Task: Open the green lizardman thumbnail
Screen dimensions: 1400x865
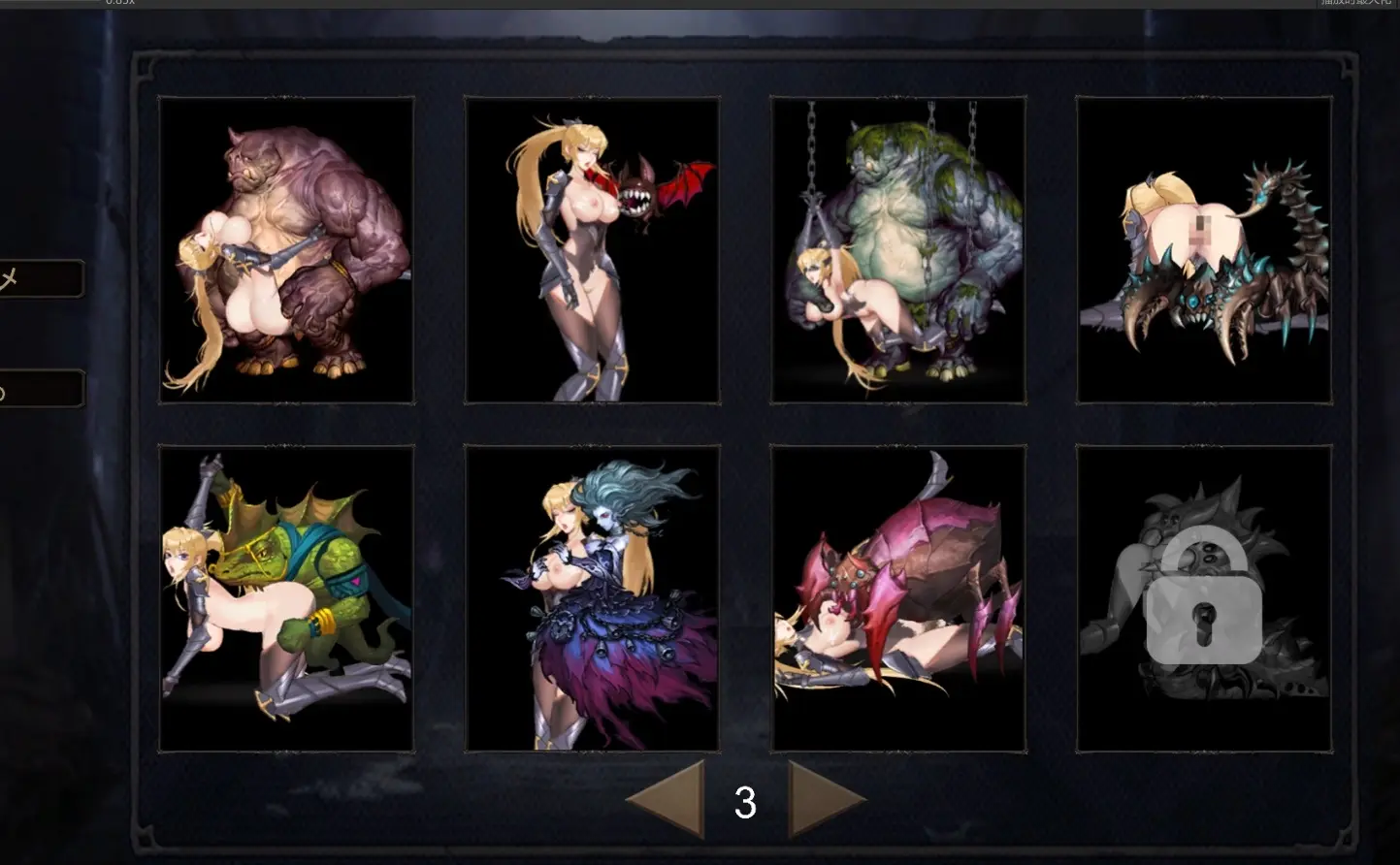Action: click(x=286, y=597)
